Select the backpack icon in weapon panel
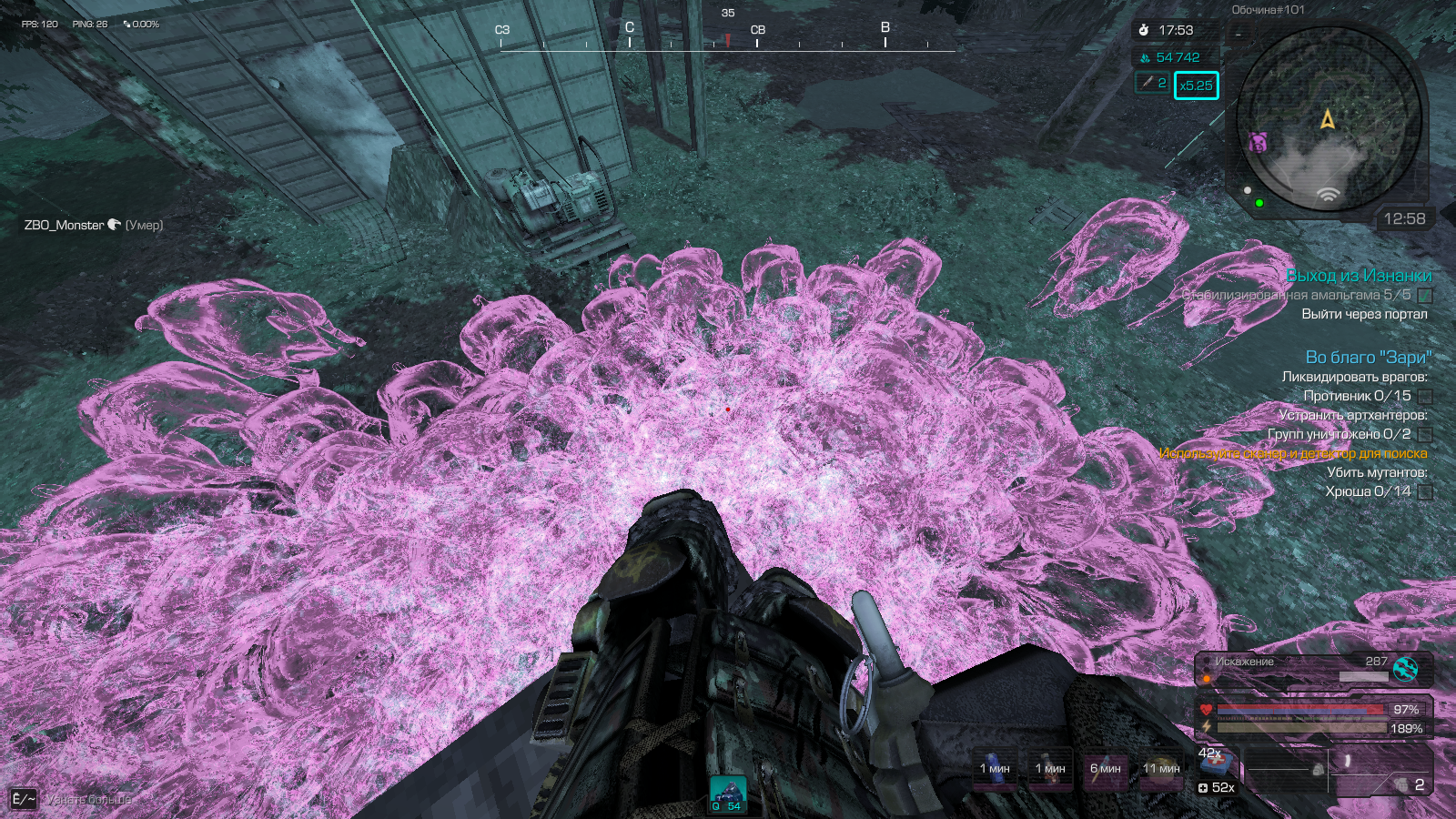Screen dimensions: 1456x819 coord(1318,770)
